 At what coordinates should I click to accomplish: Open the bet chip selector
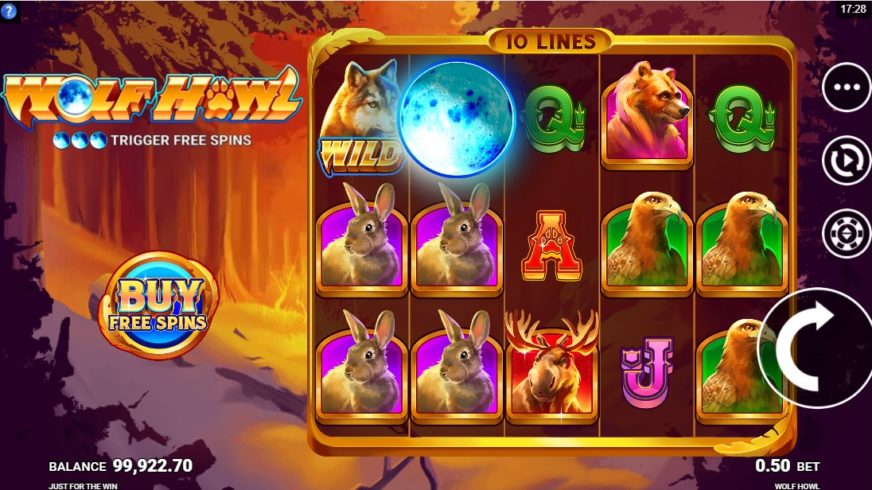tap(846, 233)
